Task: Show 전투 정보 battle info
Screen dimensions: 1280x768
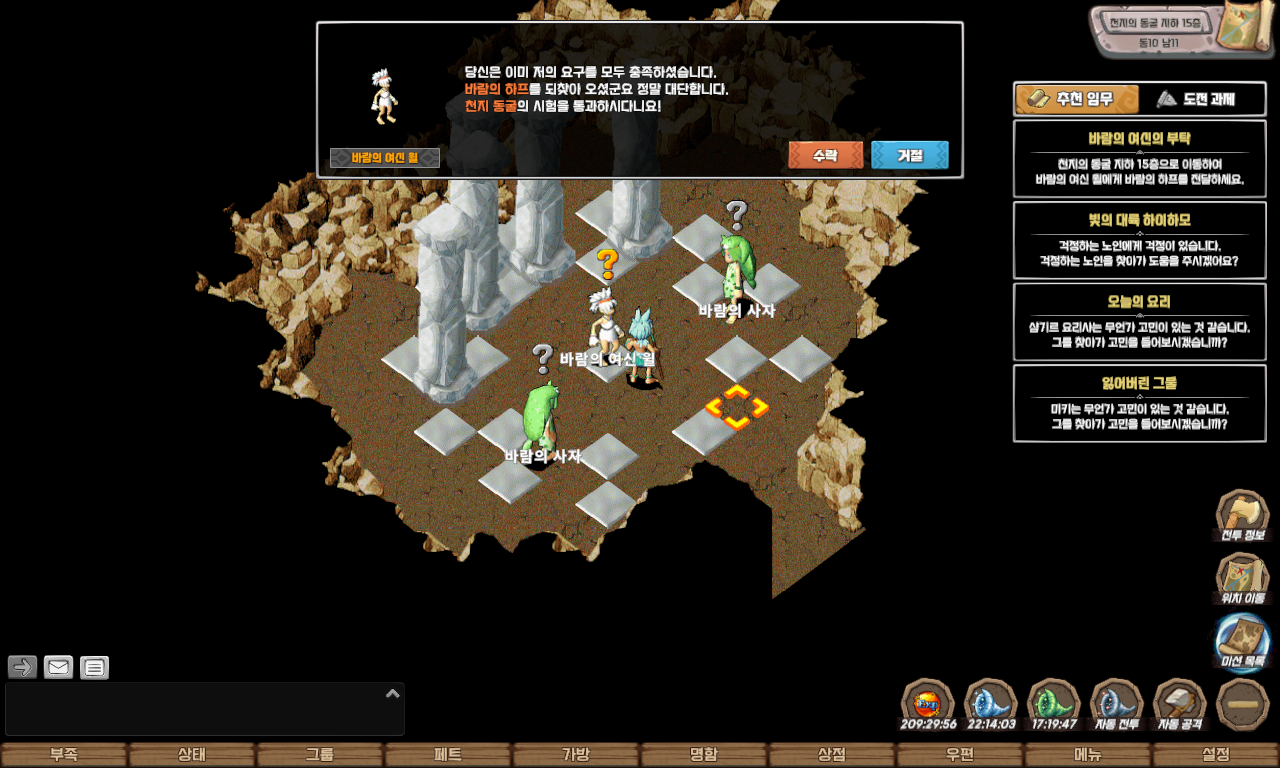Action: click(1242, 516)
